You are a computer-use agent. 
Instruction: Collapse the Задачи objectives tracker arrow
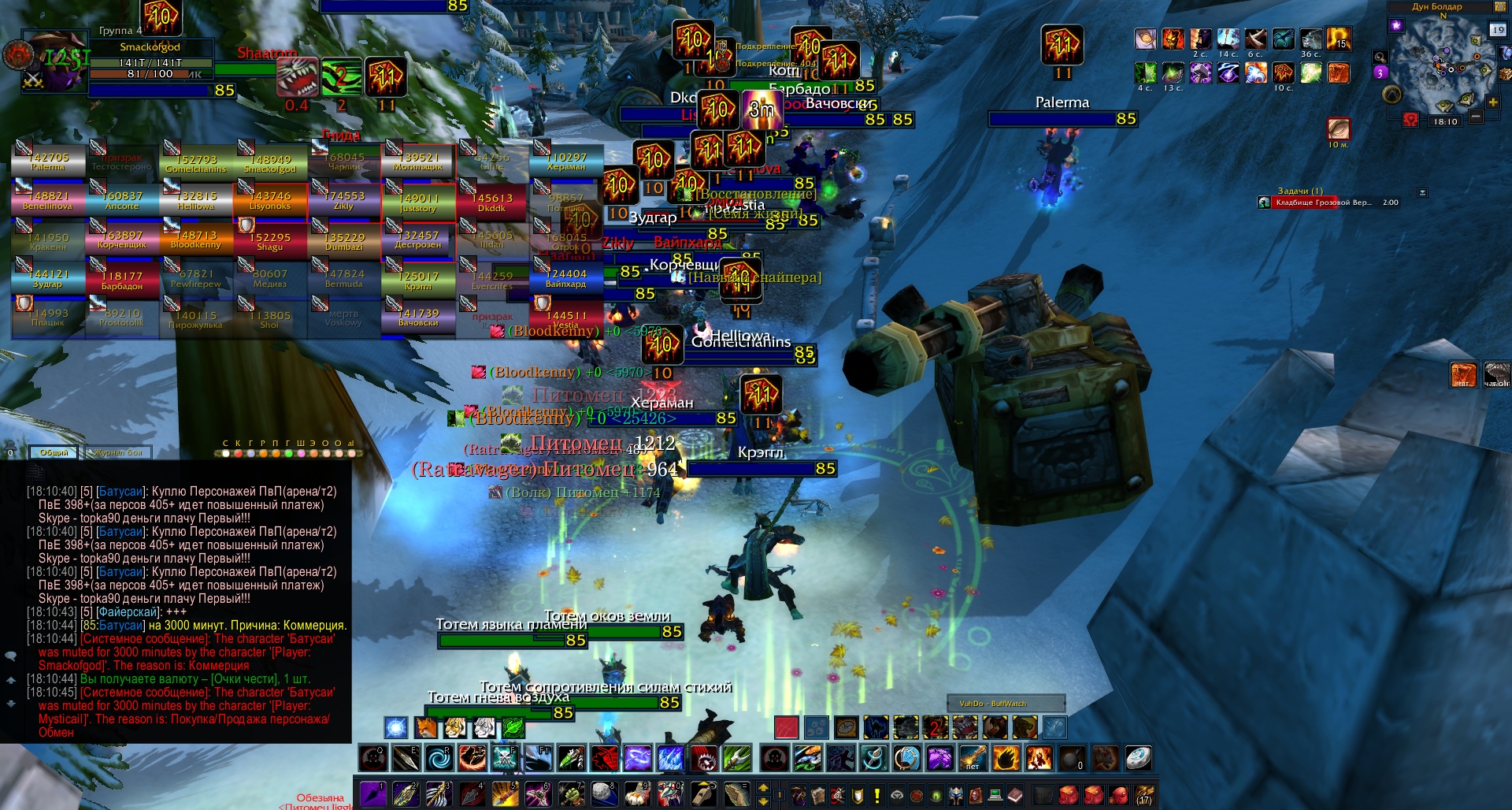1422,192
